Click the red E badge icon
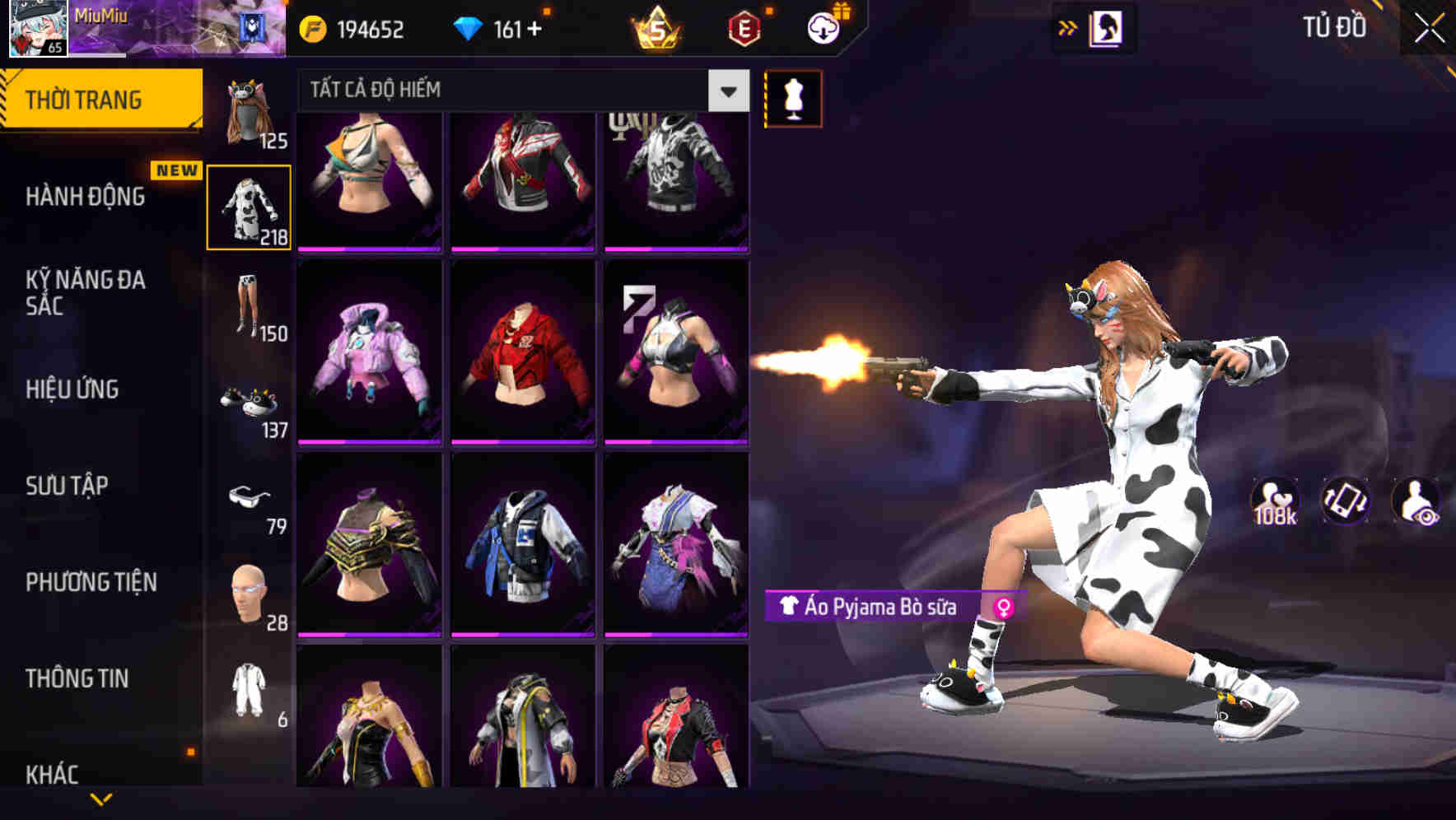This screenshot has width=1456, height=820. tap(743, 29)
